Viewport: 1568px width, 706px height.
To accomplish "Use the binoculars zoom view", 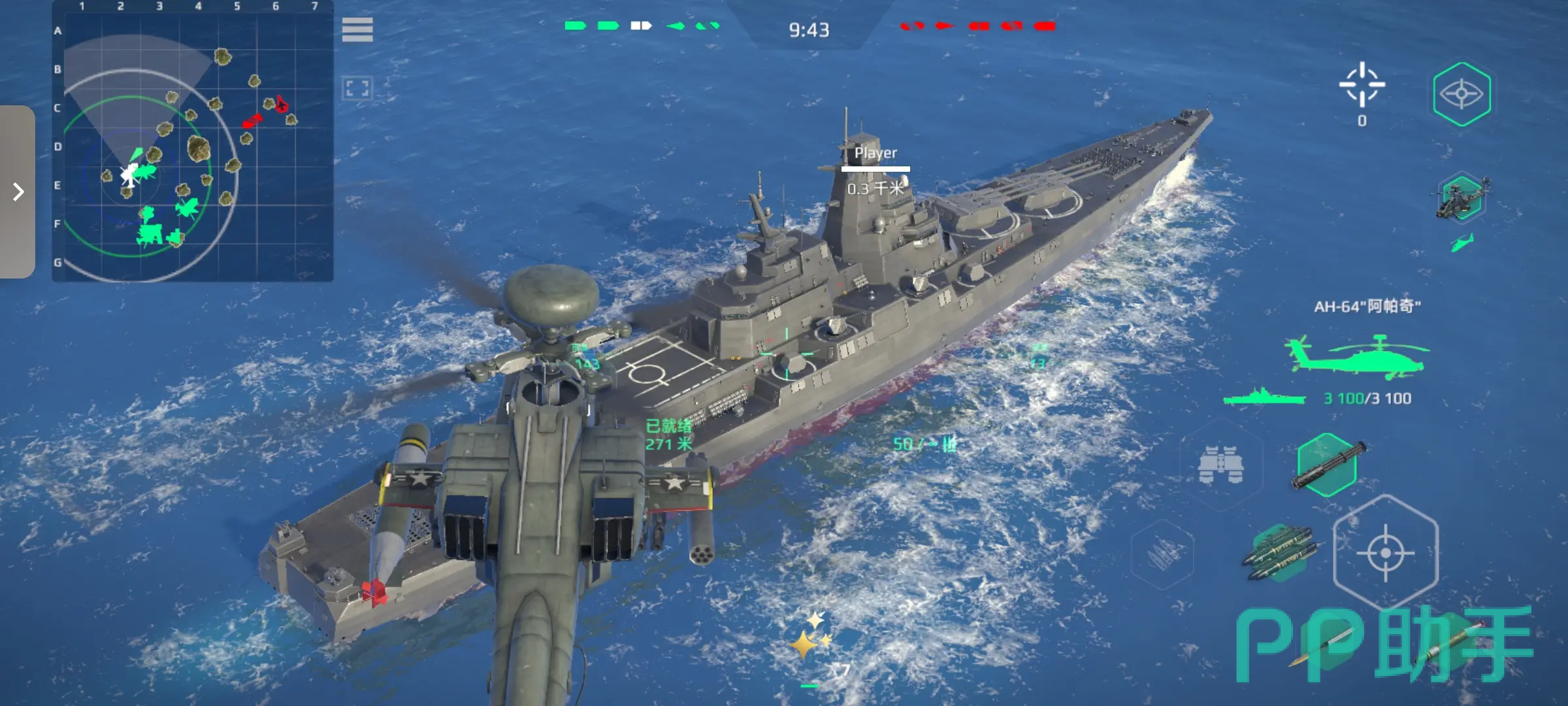I will [x=1220, y=465].
